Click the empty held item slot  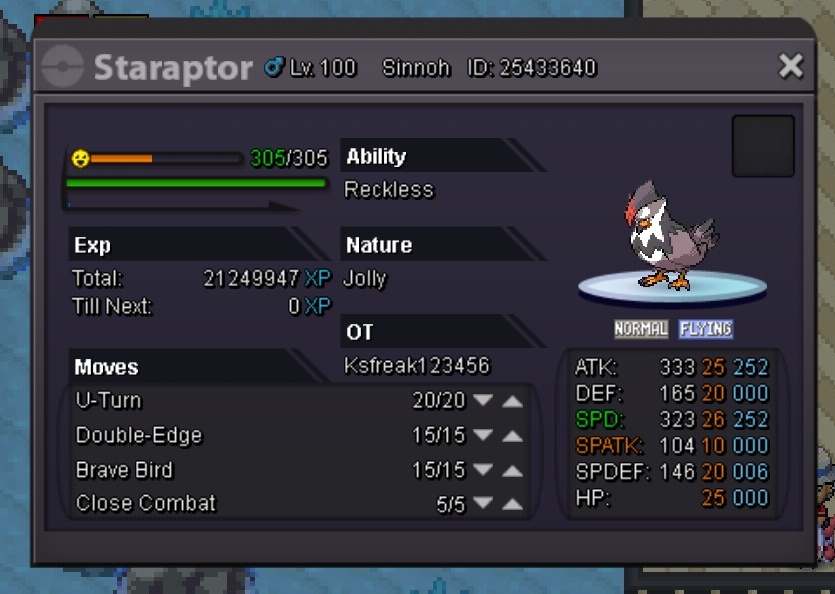tap(763, 146)
